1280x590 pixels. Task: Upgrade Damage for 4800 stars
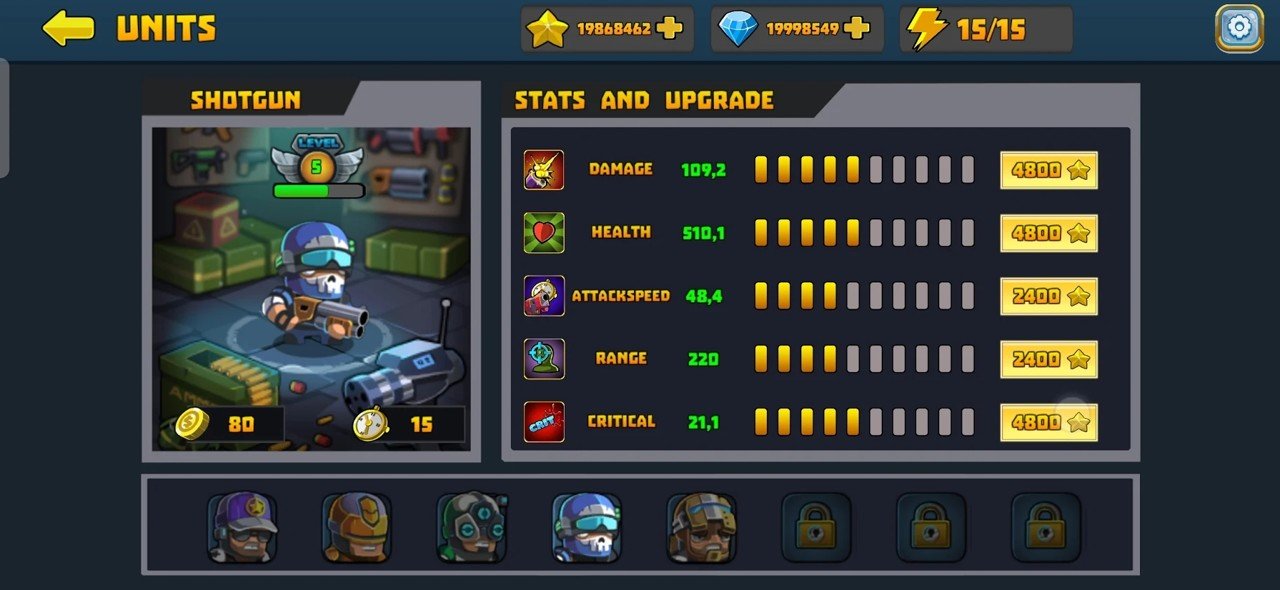[x=1049, y=170]
